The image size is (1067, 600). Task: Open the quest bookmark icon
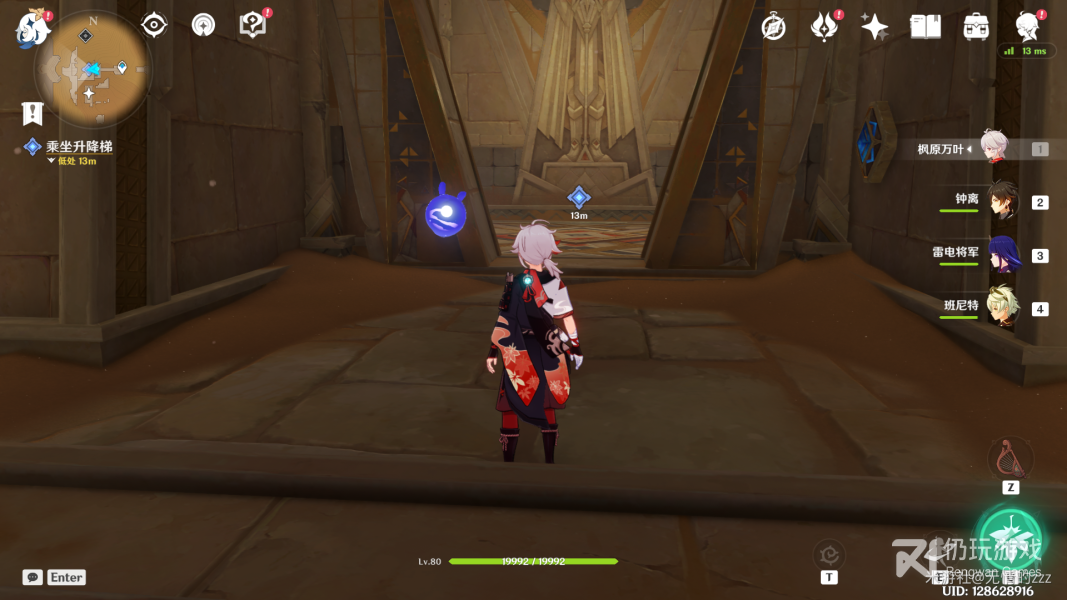tap(33, 113)
